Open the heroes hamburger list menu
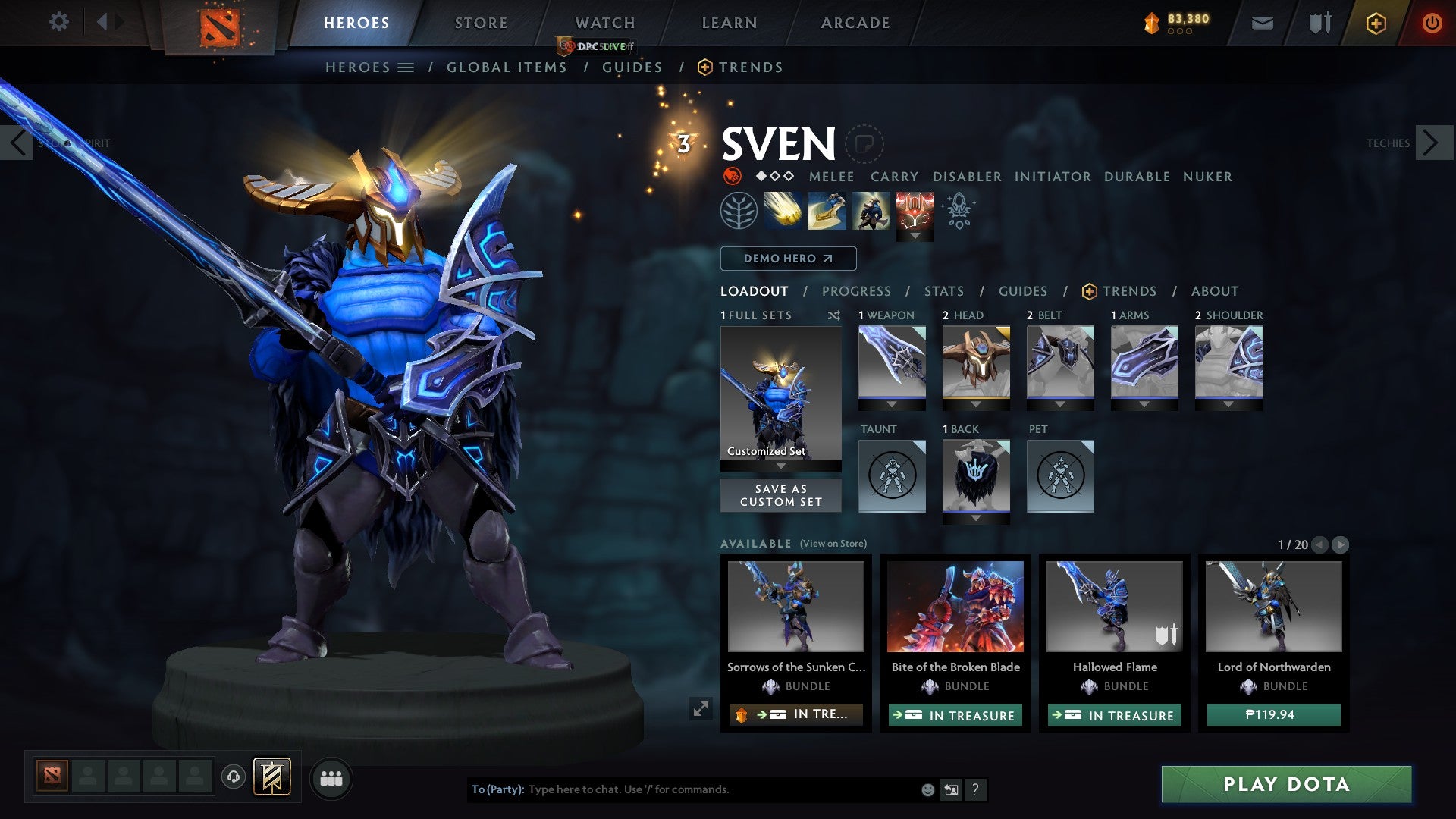Viewport: 1456px width, 819px height. click(406, 67)
